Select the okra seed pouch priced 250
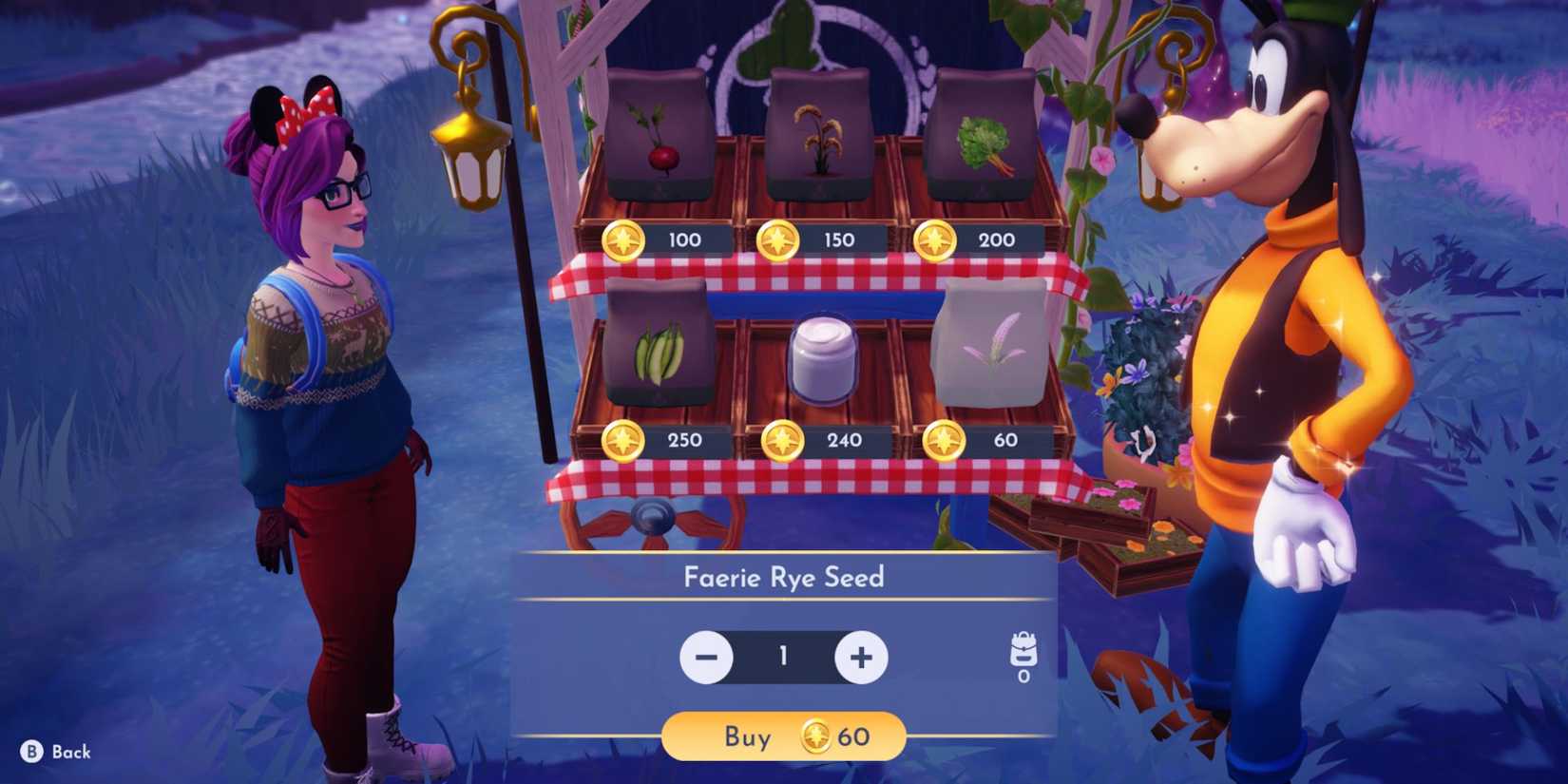The image size is (1568, 784). click(x=656, y=342)
